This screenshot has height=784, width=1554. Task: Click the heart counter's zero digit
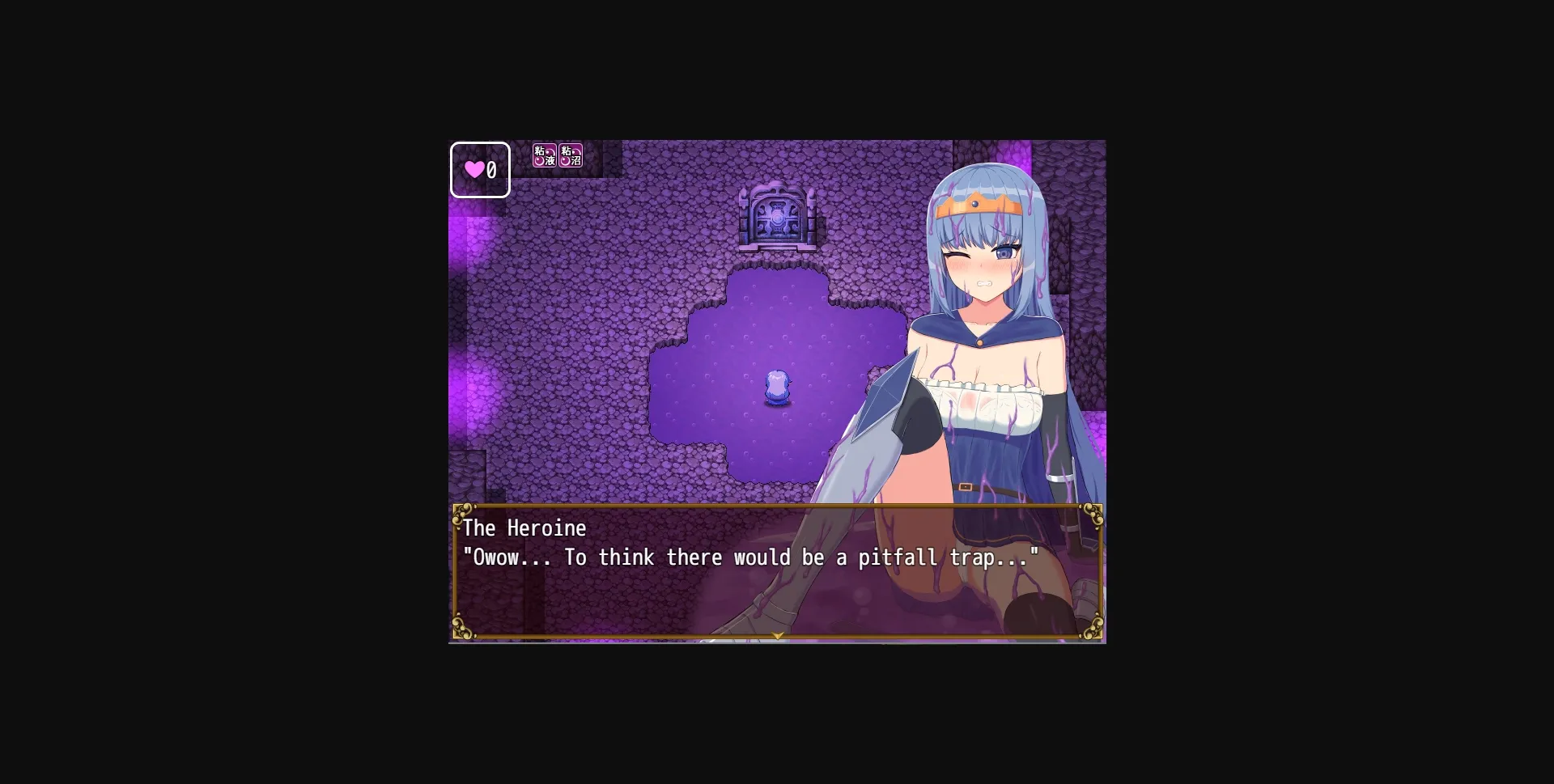click(490, 170)
